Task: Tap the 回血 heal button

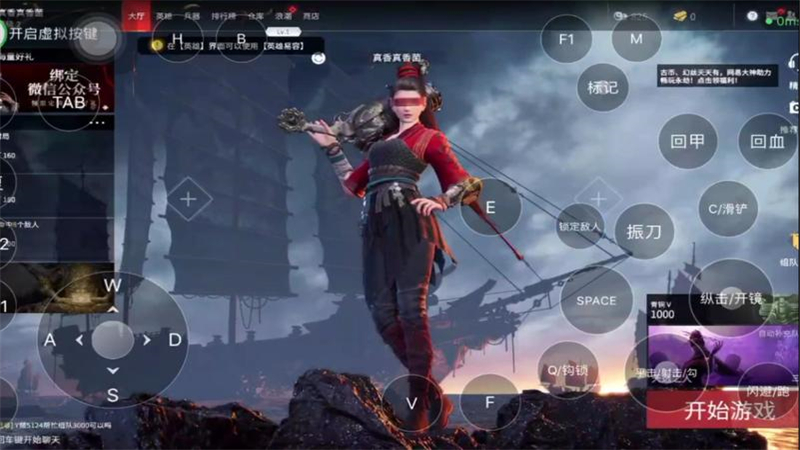Action: click(767, 141)
